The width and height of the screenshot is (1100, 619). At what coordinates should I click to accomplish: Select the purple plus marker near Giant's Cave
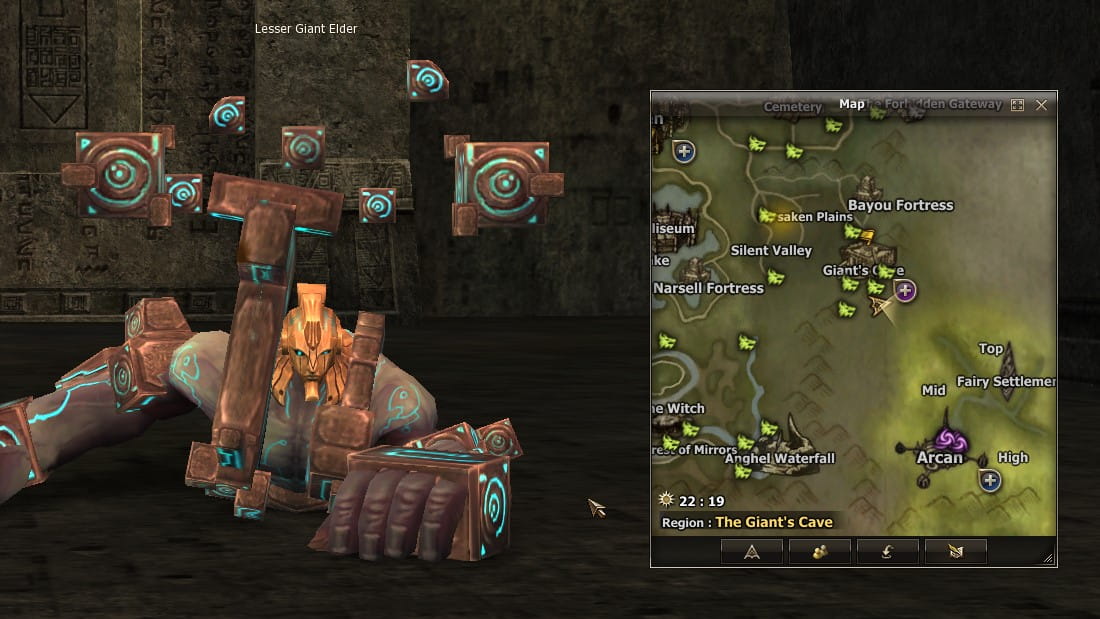pos(905,291)
